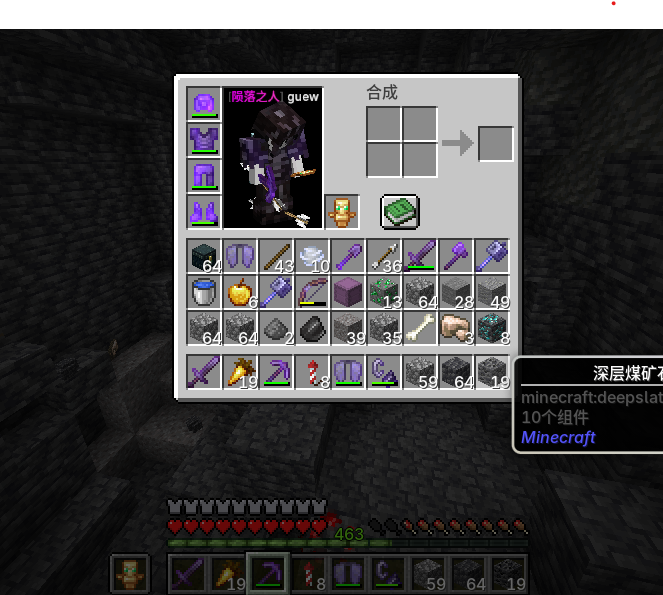Choose the enchanted netherite boots slot
The width and height of the screenshot is (663, 595).
coord(204,212)
